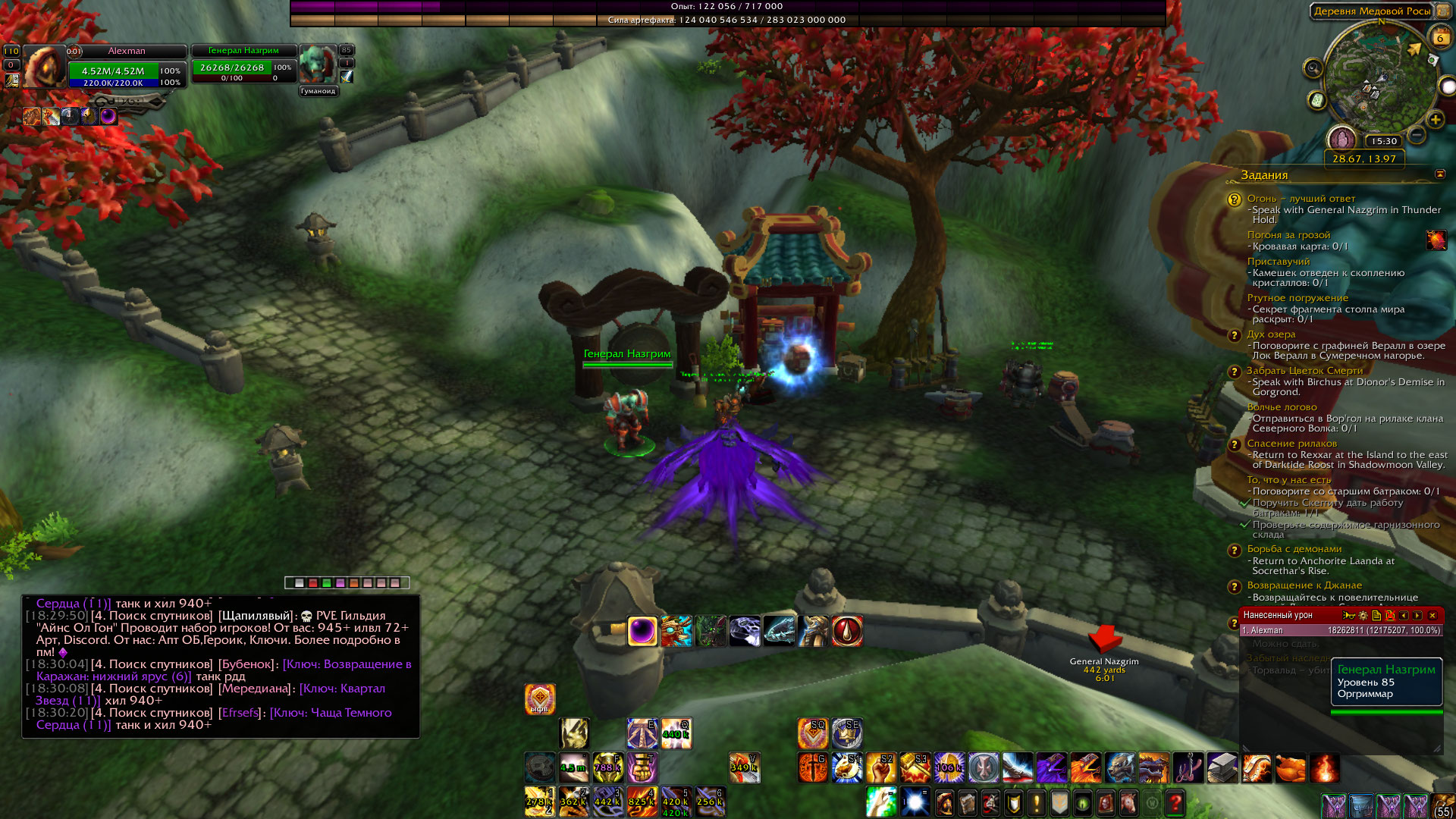1456x819 pixels.
Task: Click the roast chicken food icon
Action: pyautogui.click(x=1290, y=768)
